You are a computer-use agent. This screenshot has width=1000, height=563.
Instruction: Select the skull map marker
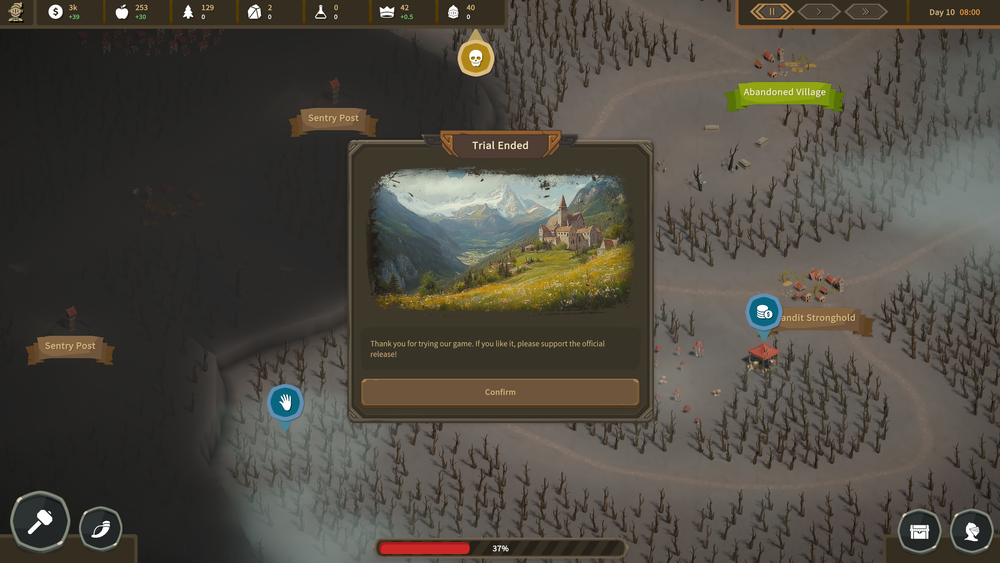click(x=476, y=58)
